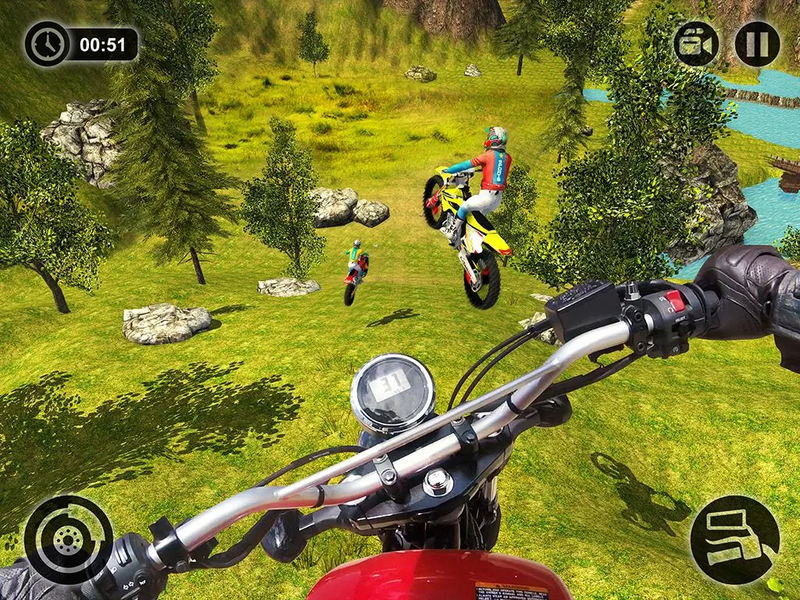Screen dimensions: 800x600
Task: Pause the game
Action: [757, 44]
